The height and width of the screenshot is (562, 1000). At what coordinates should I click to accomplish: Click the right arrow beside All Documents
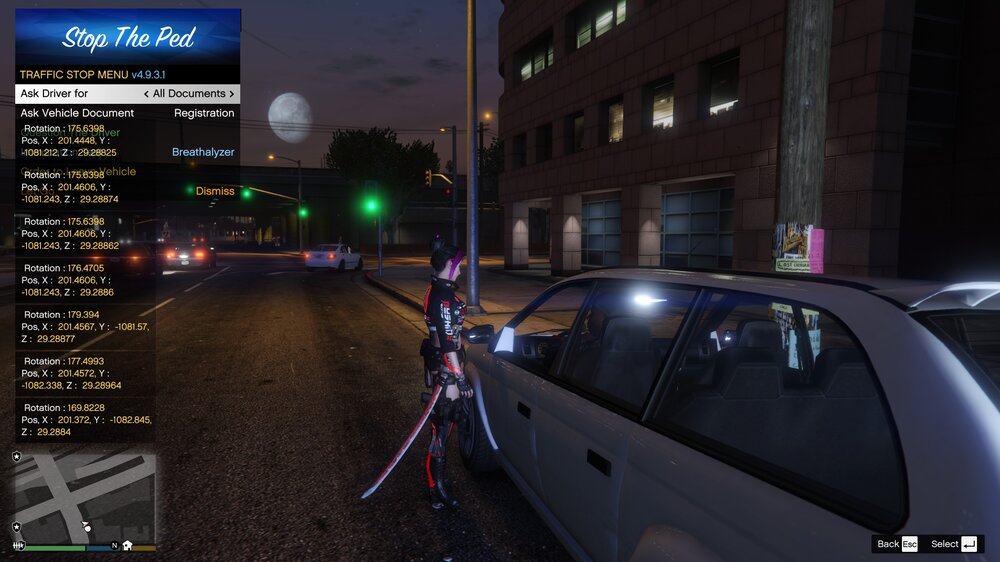click(x=232, y=94)
